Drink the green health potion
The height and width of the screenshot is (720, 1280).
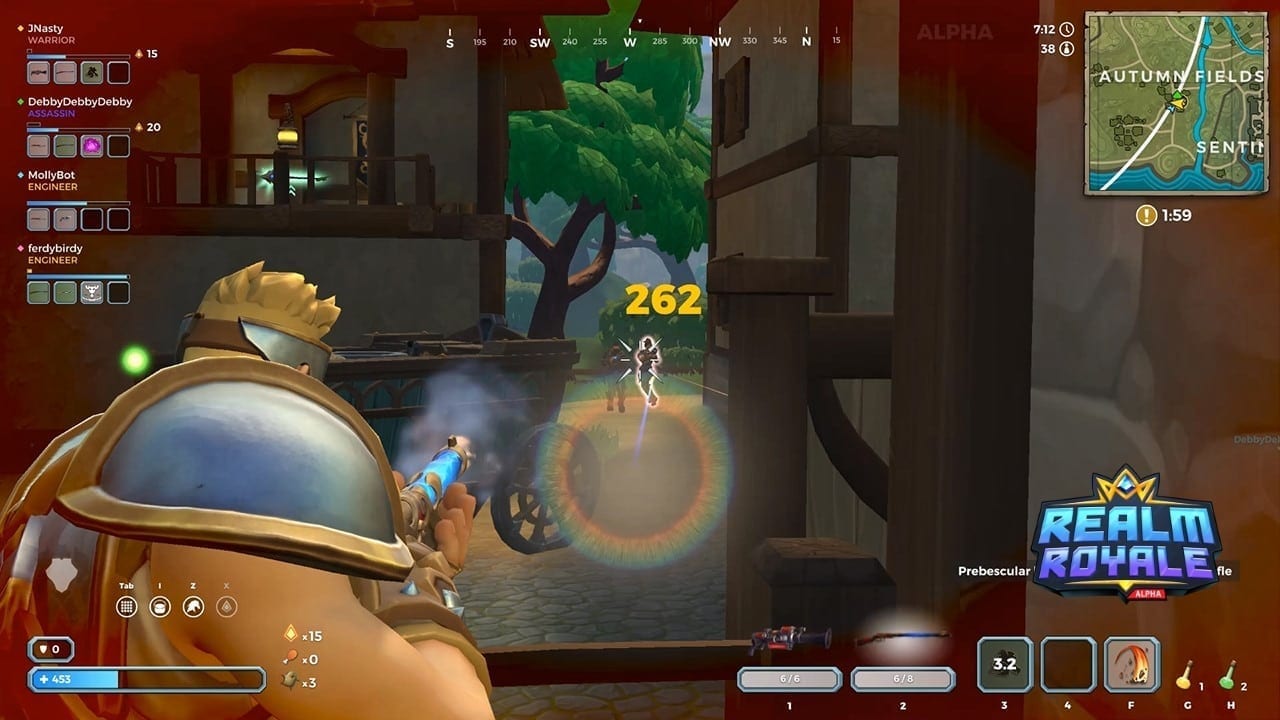point(1228,675)
